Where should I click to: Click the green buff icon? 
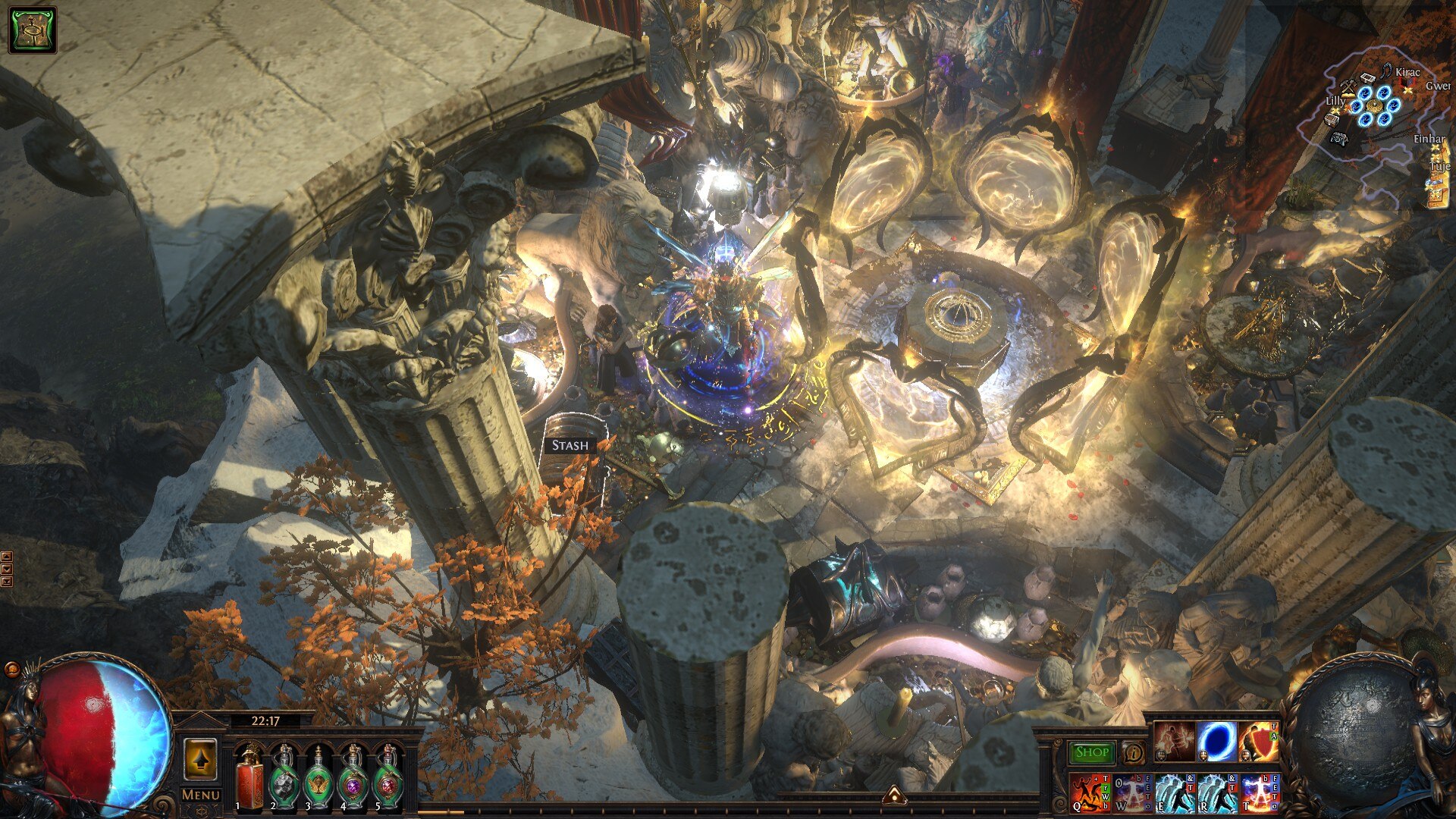33,30
